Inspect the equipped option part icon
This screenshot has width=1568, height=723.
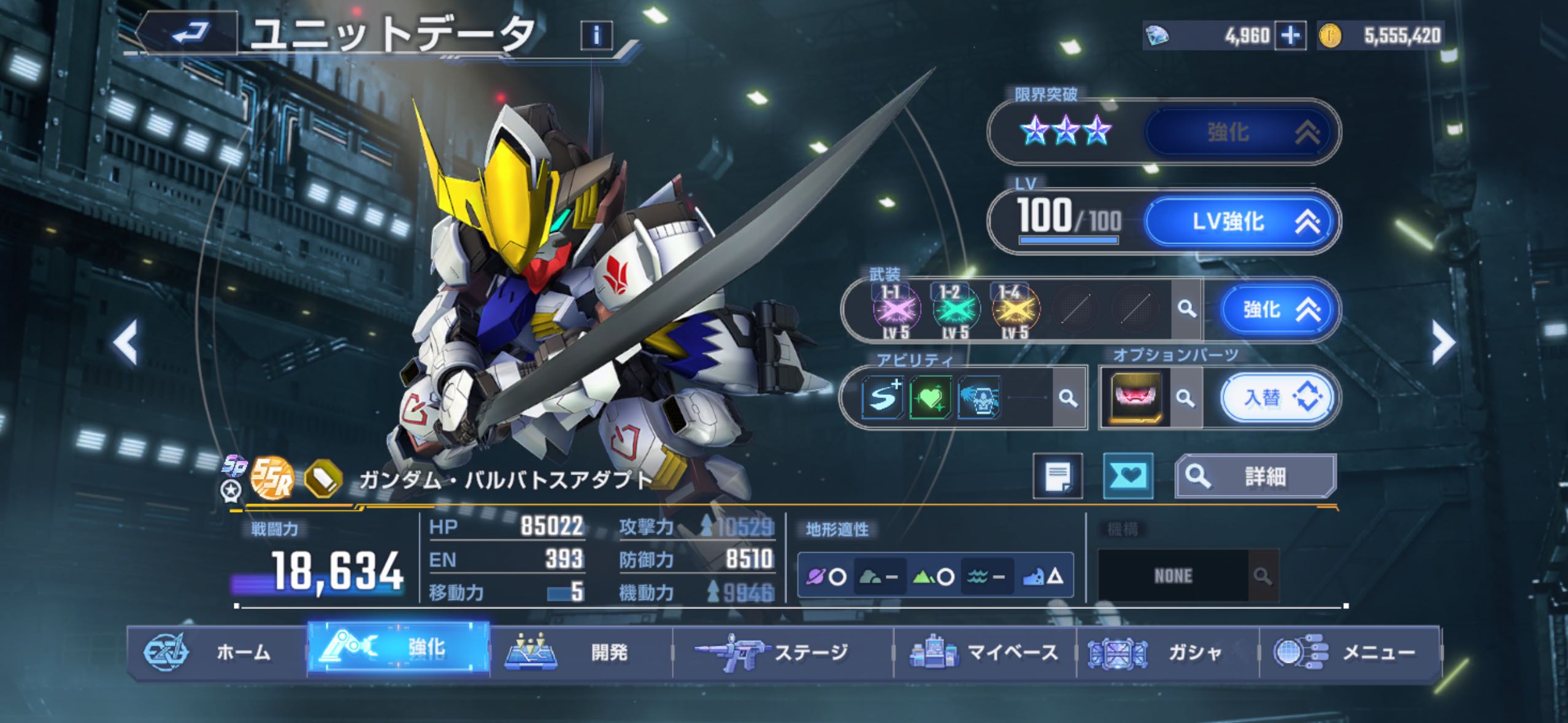(x=1136, y=397)
